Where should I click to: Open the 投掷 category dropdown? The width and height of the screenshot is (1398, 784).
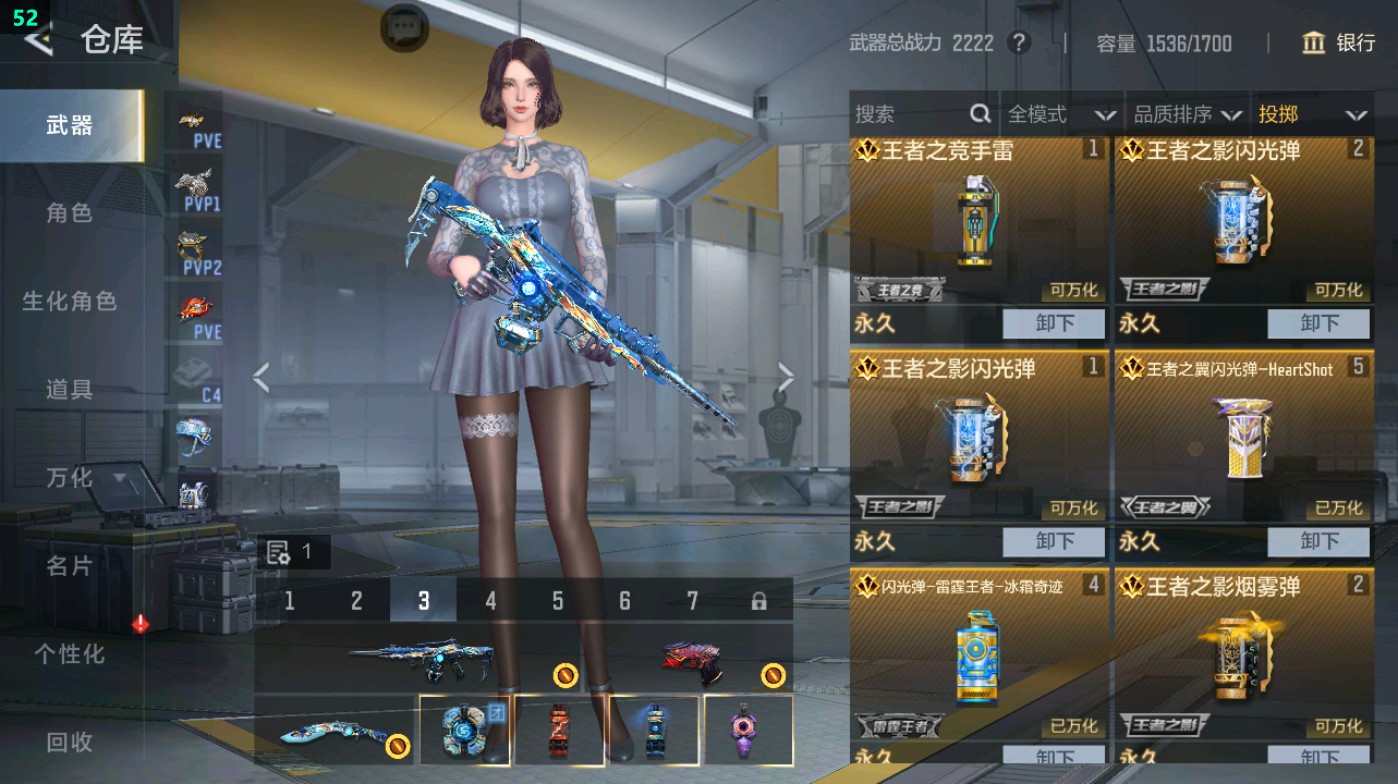click(x=1310, y=113)
